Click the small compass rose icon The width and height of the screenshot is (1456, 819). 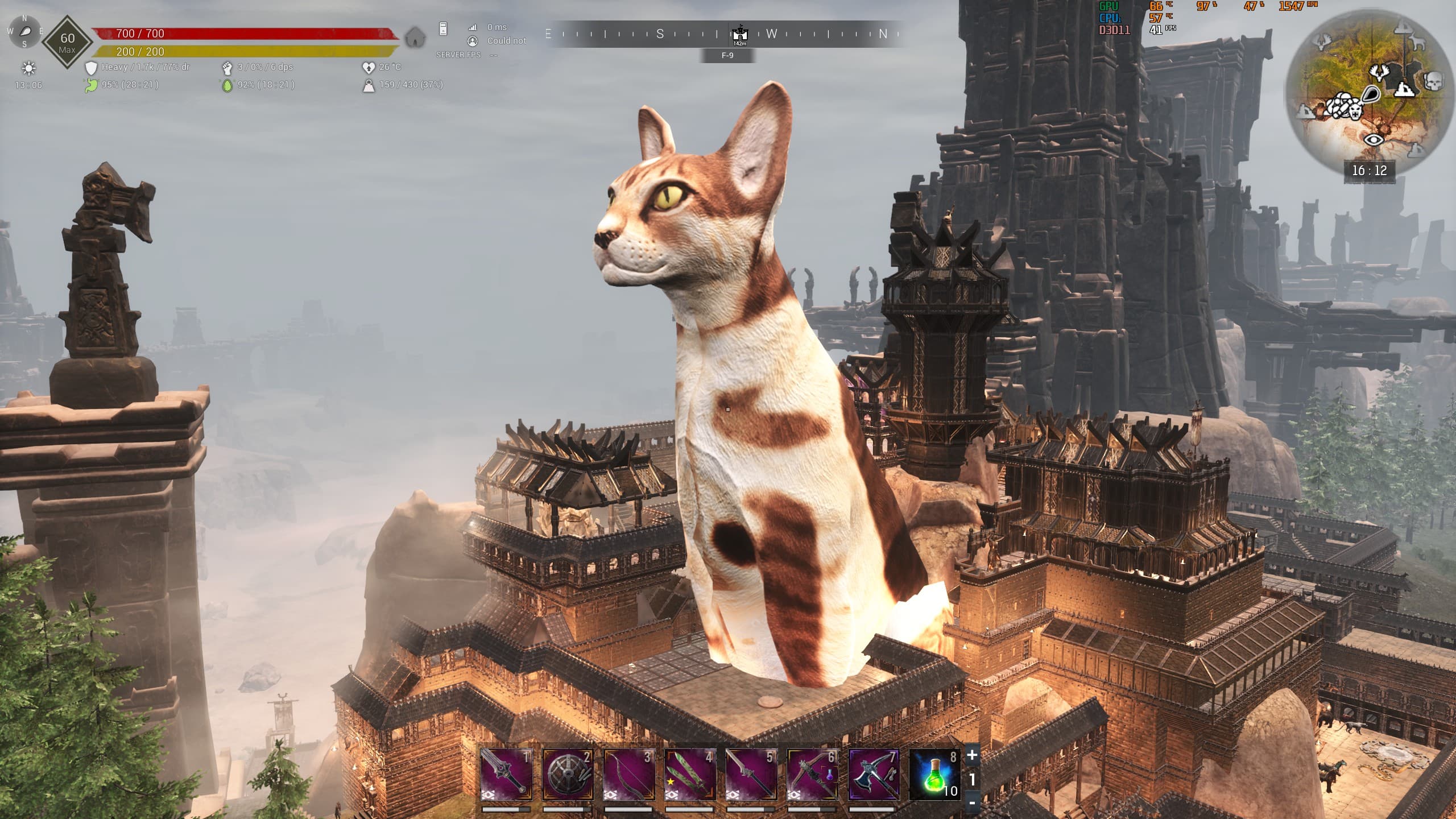24,31
